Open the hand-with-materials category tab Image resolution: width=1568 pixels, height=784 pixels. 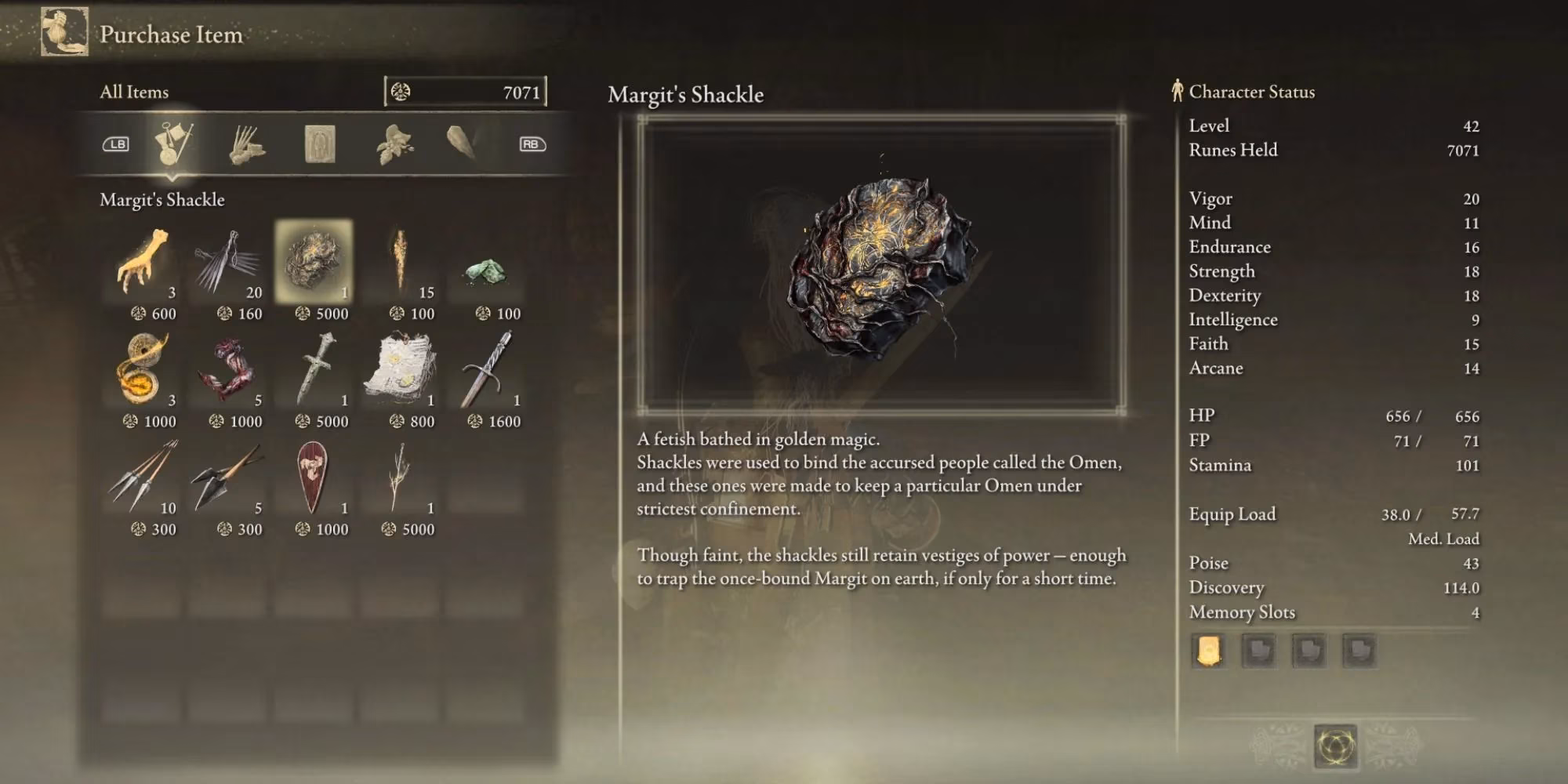pyautogui.click(x=247, y=144)
